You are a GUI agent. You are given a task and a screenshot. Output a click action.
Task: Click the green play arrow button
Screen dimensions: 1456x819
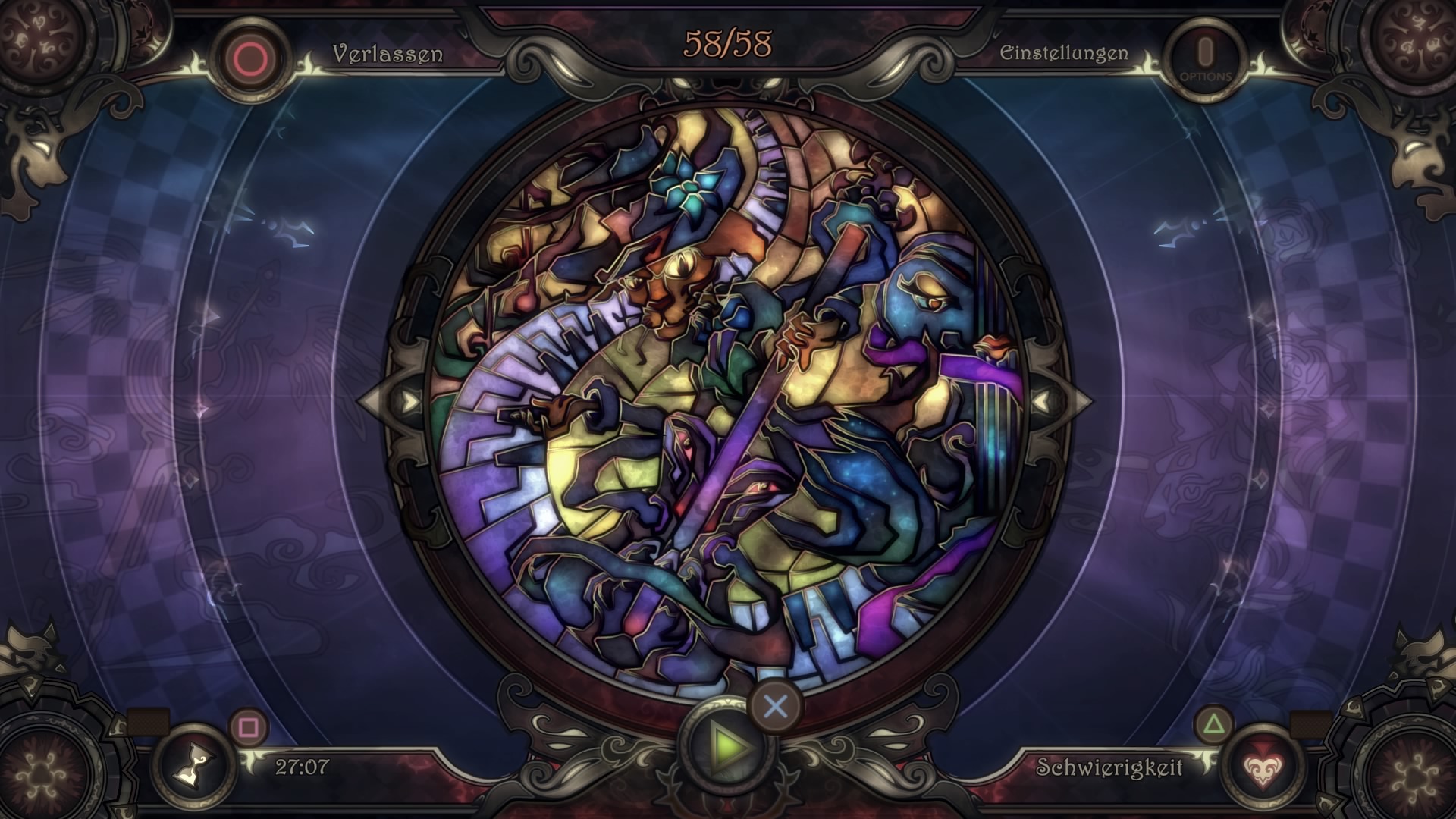pos(728,747)
